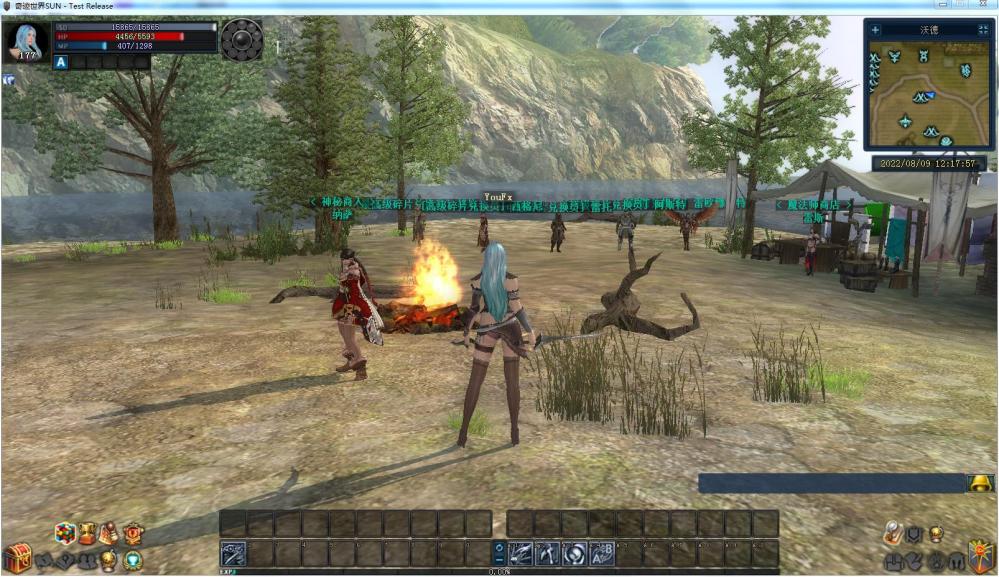Focus the dark chat input bar
Image resolution: width=999 pixels, height=577 pixels.
click(x=830, y=484)
